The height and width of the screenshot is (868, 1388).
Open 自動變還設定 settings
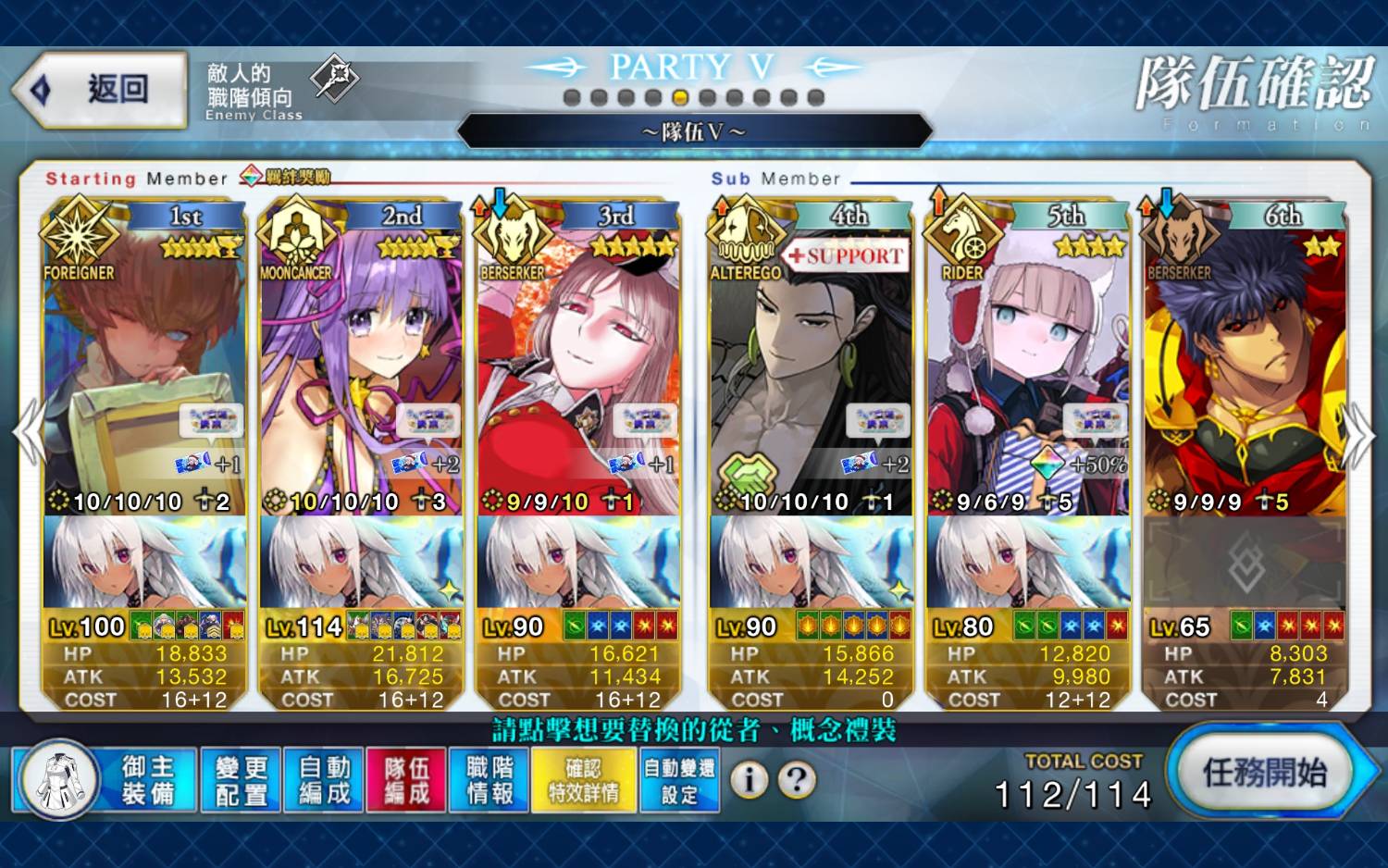pos(679,780)
